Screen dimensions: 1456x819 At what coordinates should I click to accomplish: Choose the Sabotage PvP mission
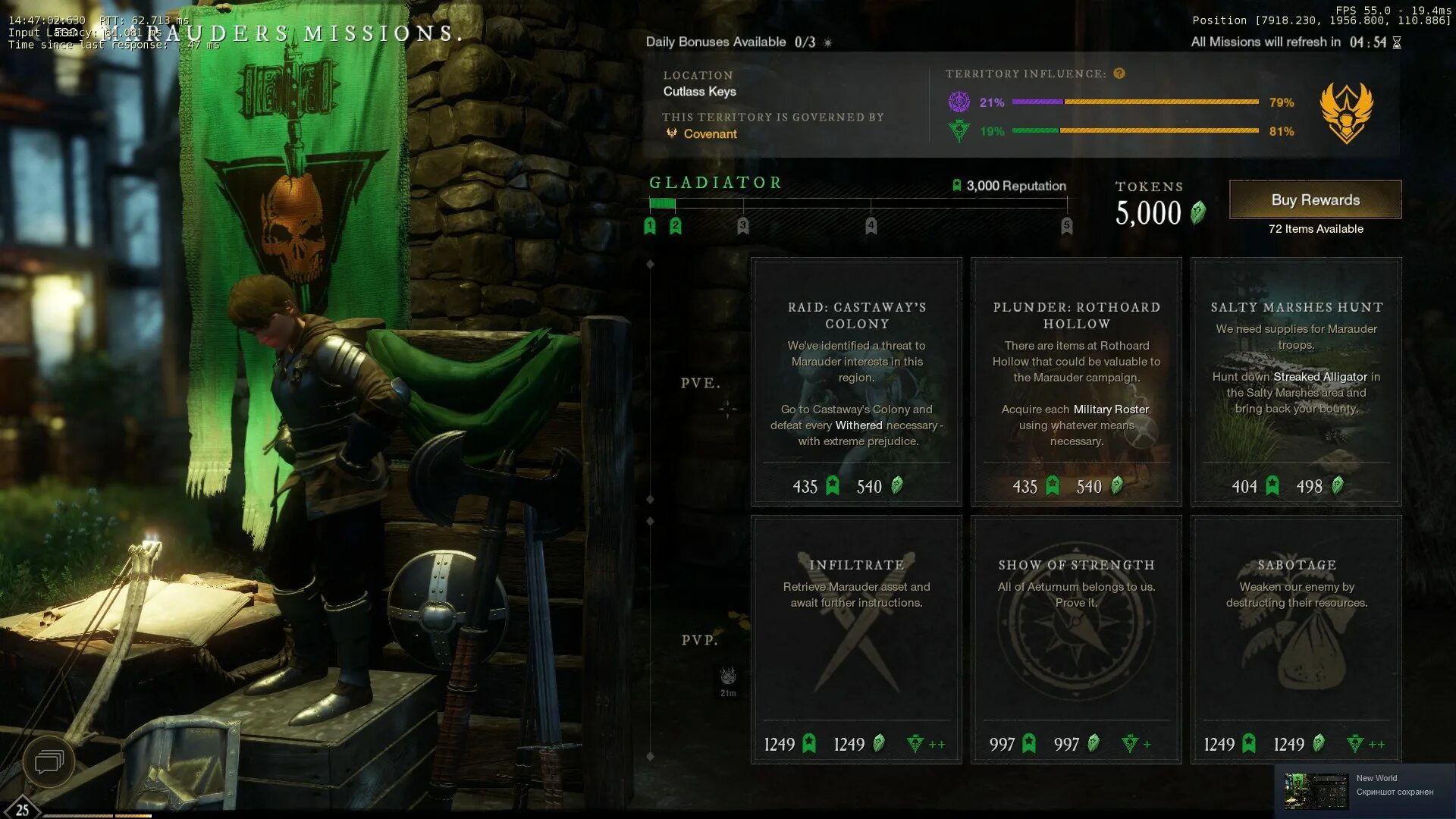[1296, 639]
